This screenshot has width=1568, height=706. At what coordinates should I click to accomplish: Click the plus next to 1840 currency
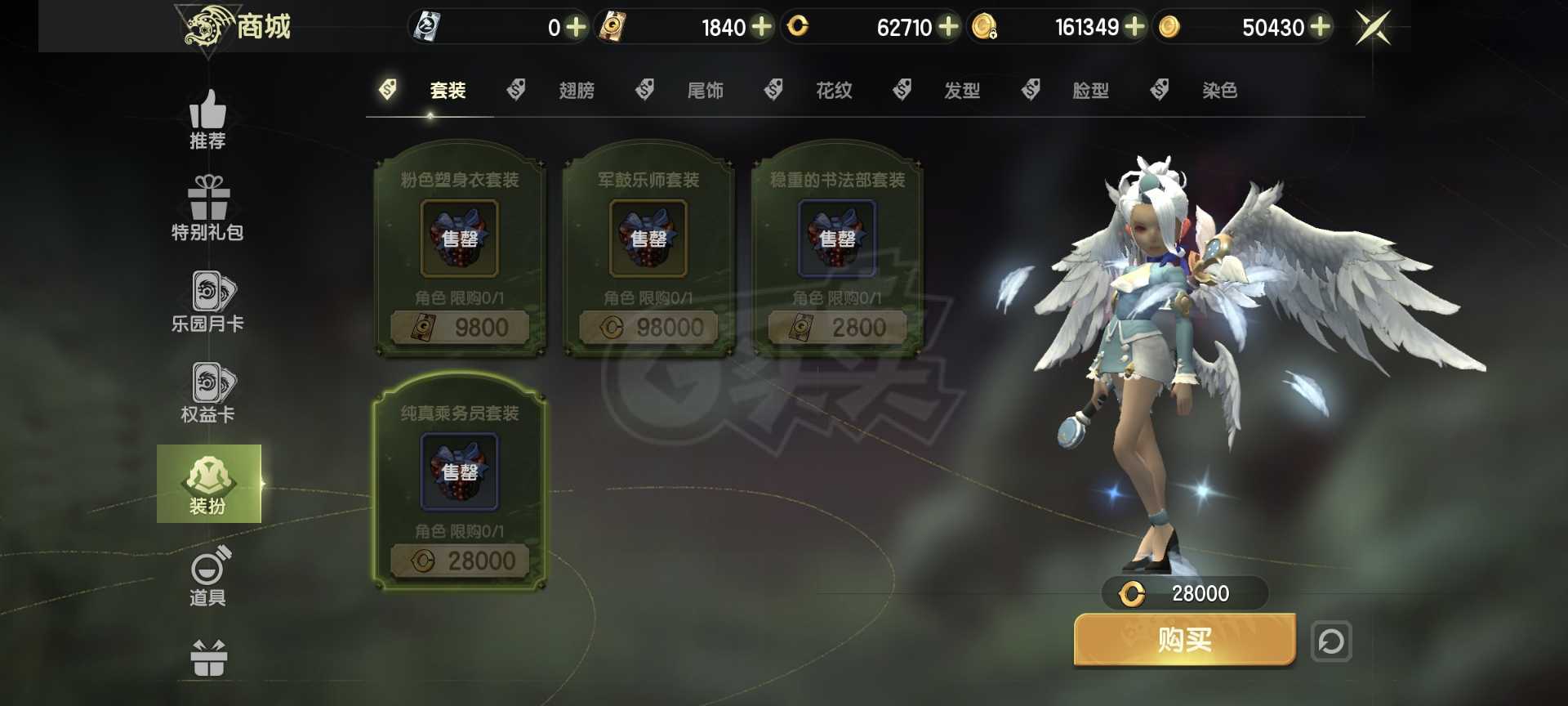coord(760,27)
